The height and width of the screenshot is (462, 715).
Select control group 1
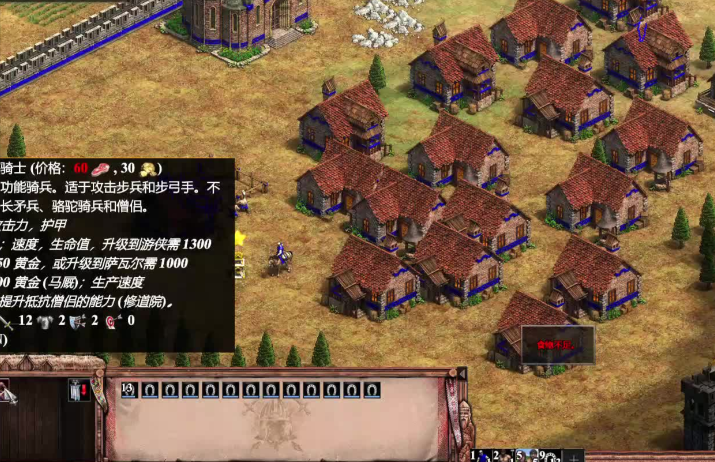481,456
